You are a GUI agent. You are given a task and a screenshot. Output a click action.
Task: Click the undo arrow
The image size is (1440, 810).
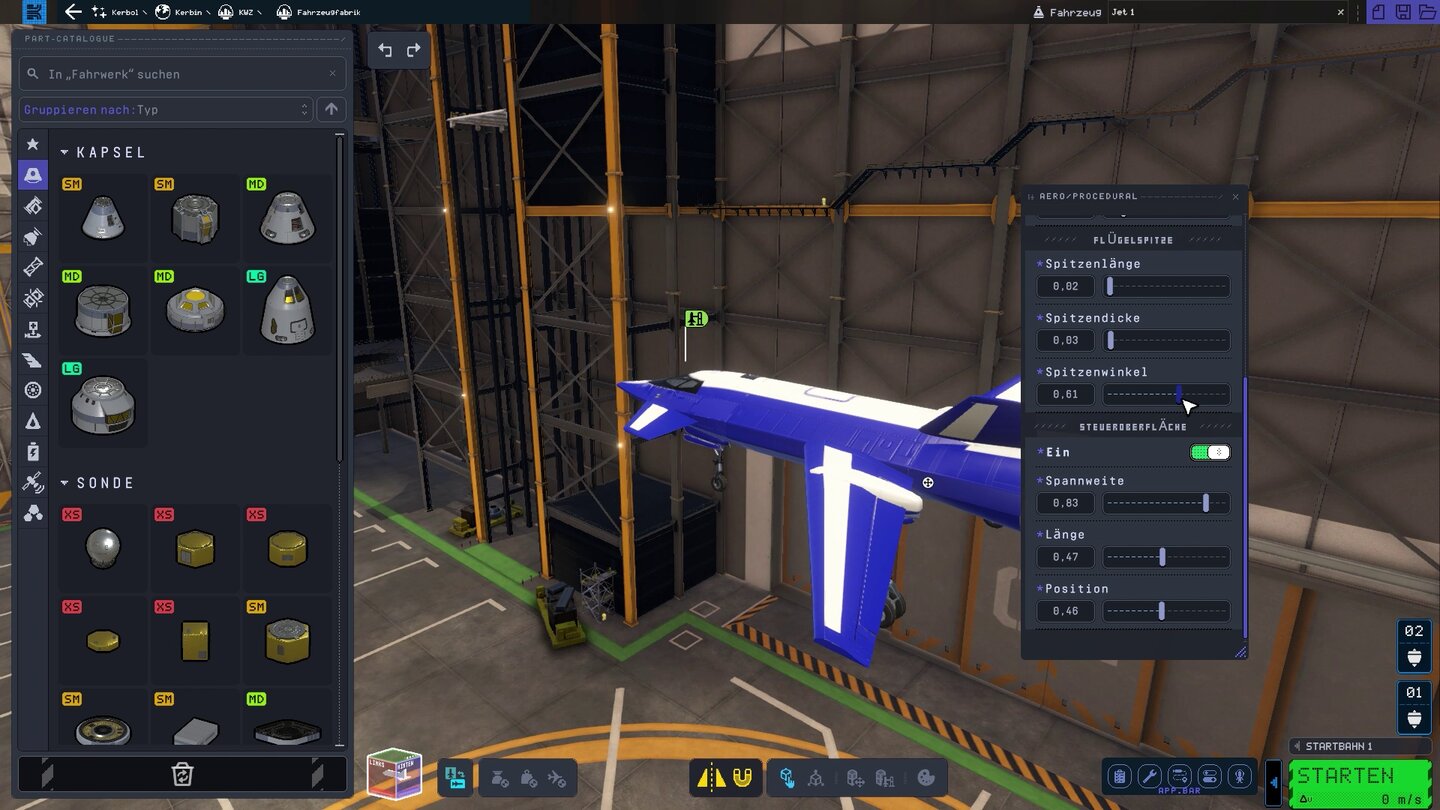point(385,49)
